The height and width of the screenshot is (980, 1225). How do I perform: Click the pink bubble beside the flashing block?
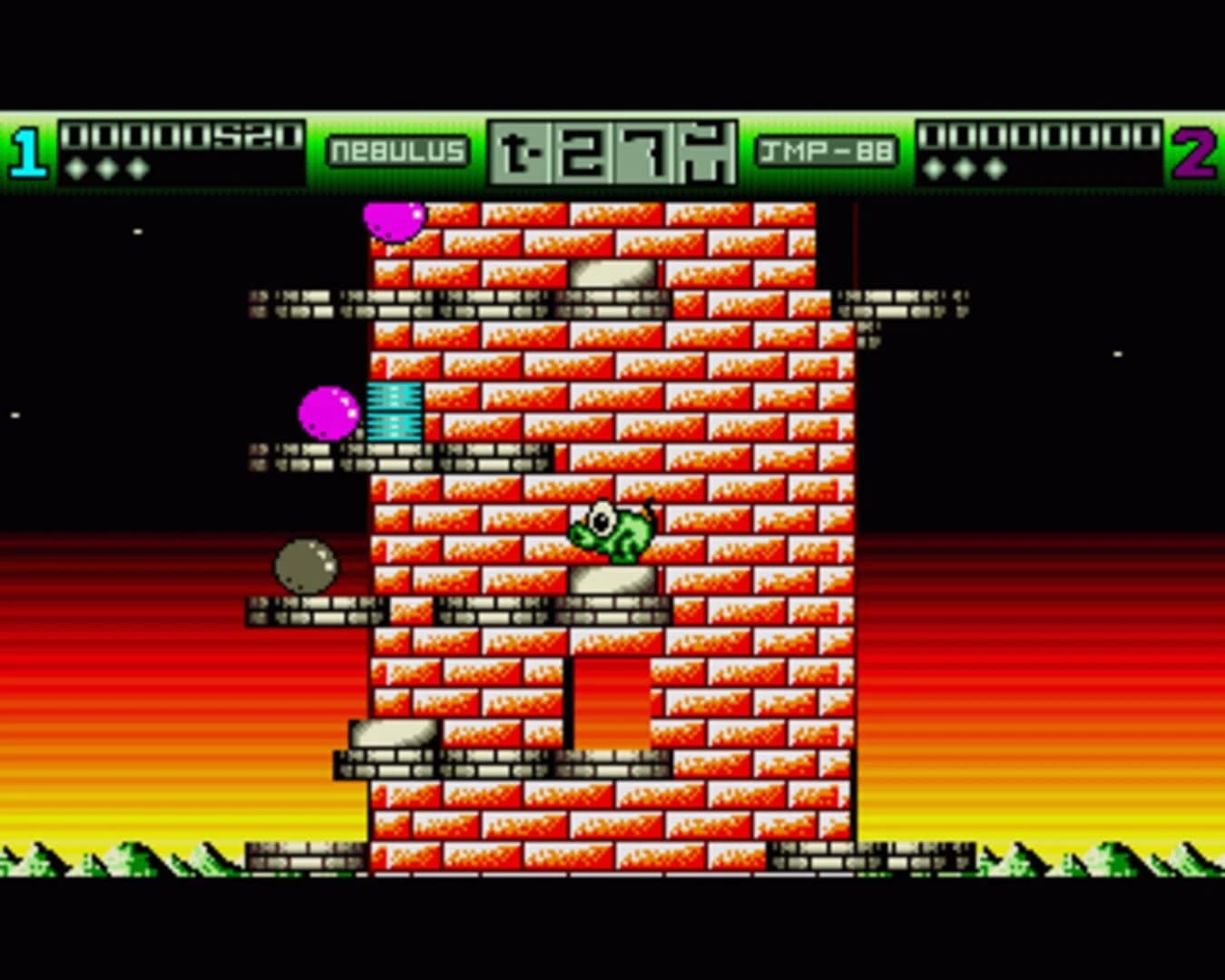click(328, 413)
